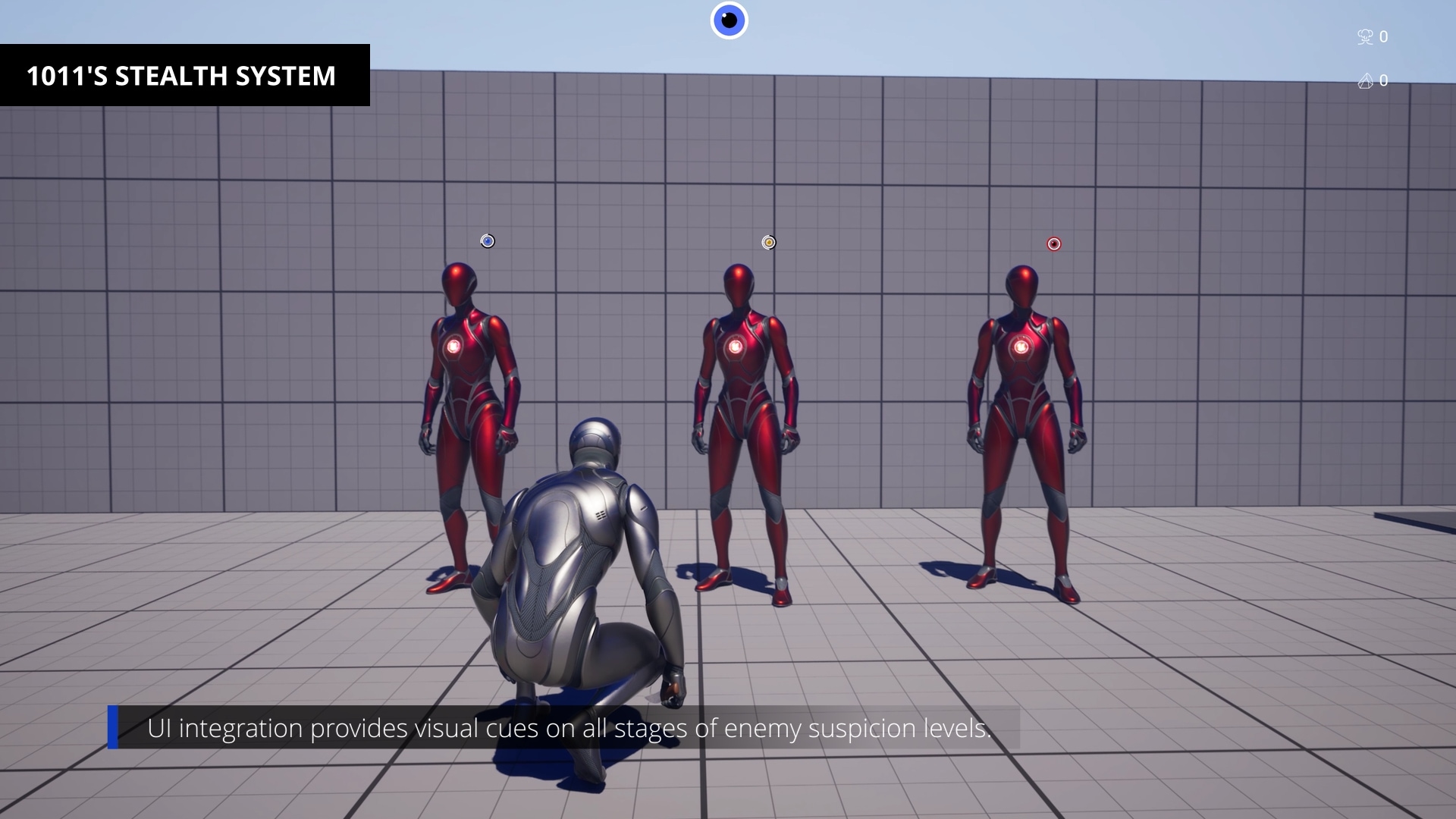Click the mushroom cloud counter icon

pyautogui.click(x=1365, y=36)
